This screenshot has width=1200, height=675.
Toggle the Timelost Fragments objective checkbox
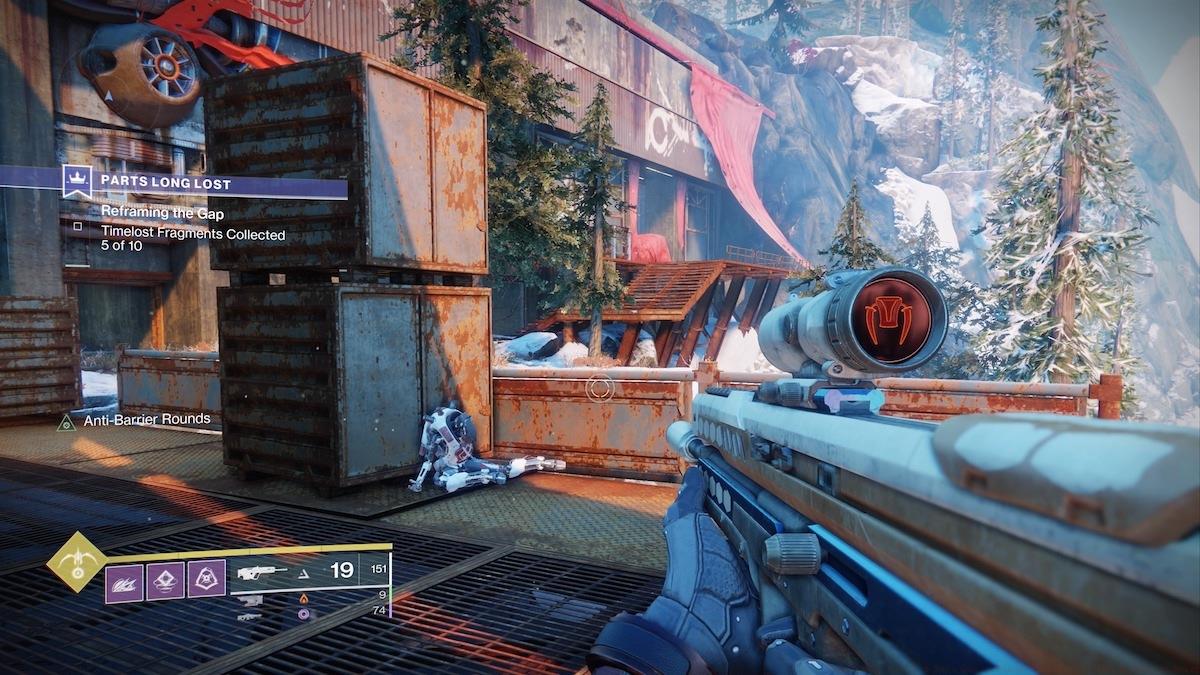coord(78,226)
